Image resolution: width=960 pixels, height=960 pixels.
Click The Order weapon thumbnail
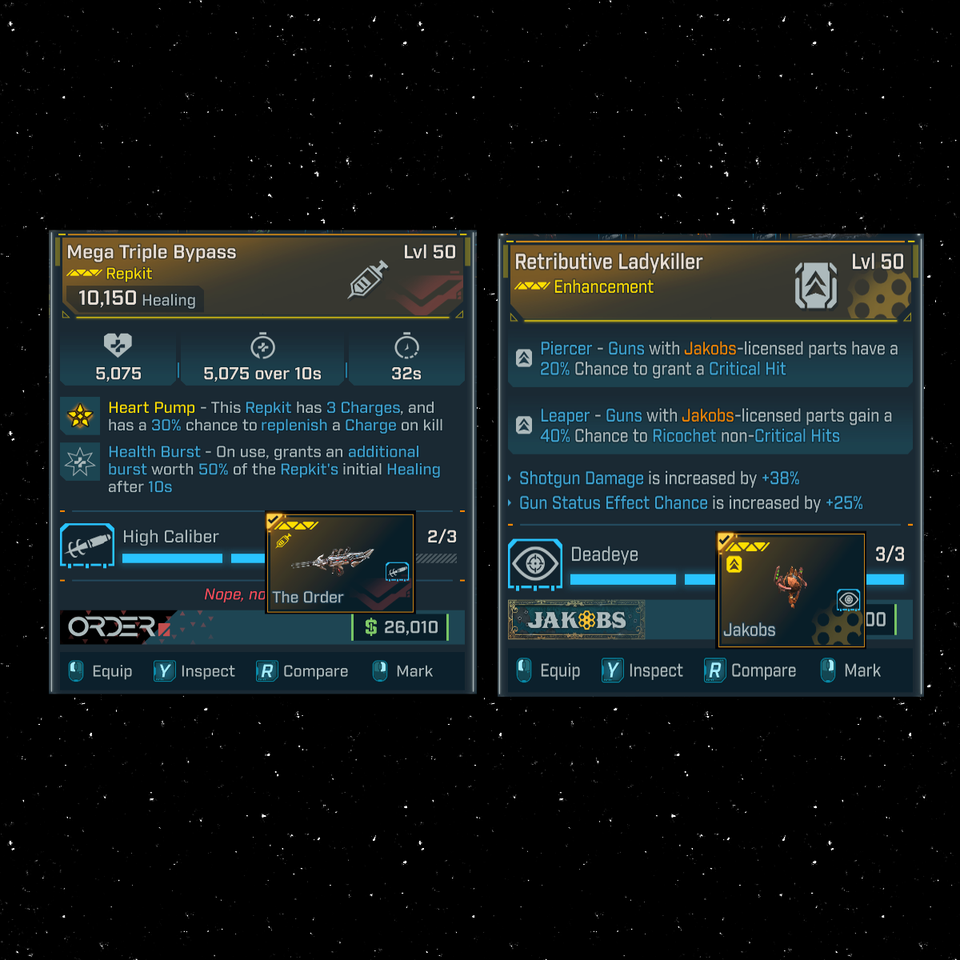click(x=340, y=563)
